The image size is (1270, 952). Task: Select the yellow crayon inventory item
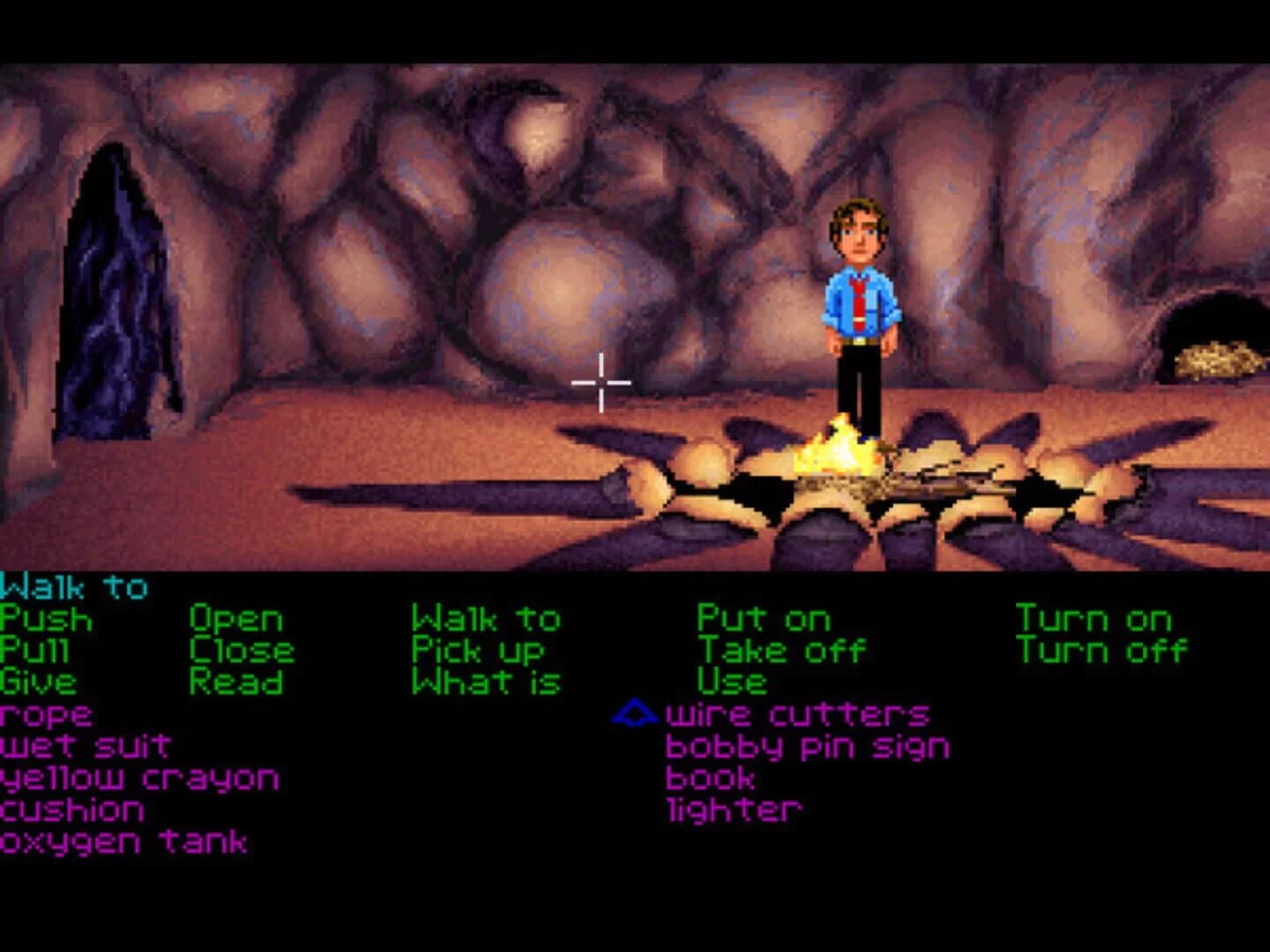(x=138, y=777)
